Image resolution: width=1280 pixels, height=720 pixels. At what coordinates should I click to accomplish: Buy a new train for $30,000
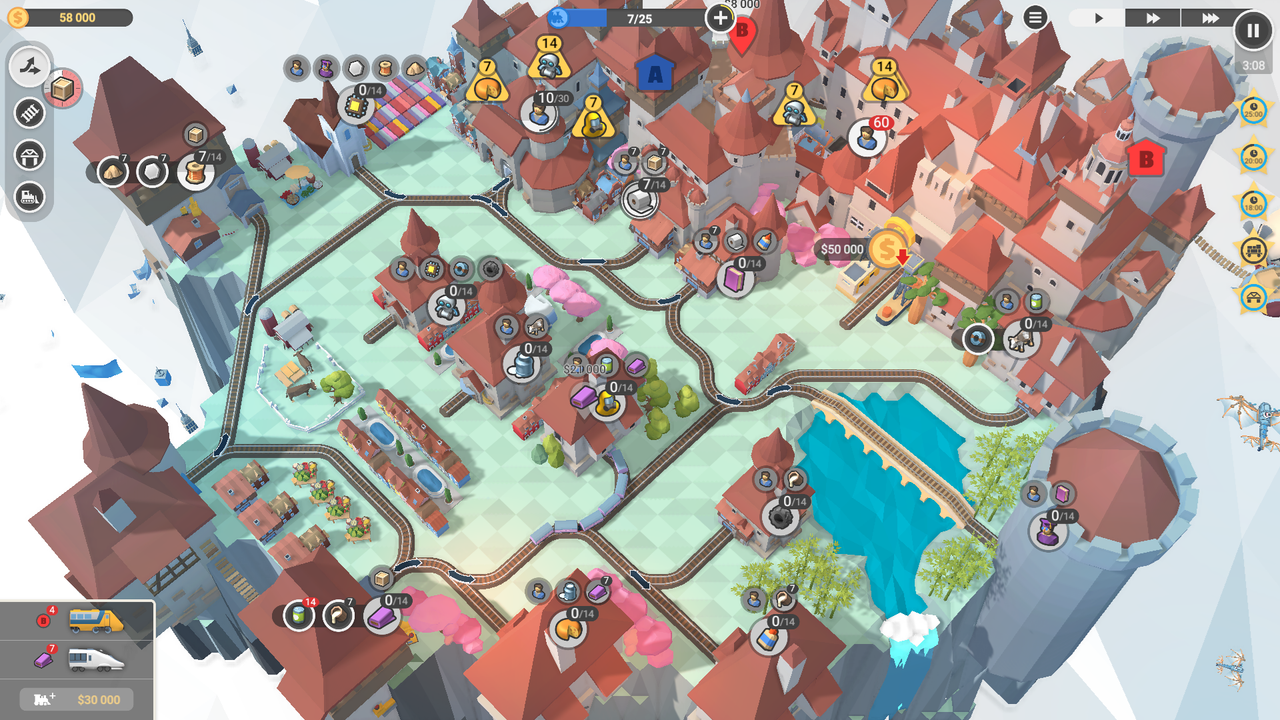[78, 699]
